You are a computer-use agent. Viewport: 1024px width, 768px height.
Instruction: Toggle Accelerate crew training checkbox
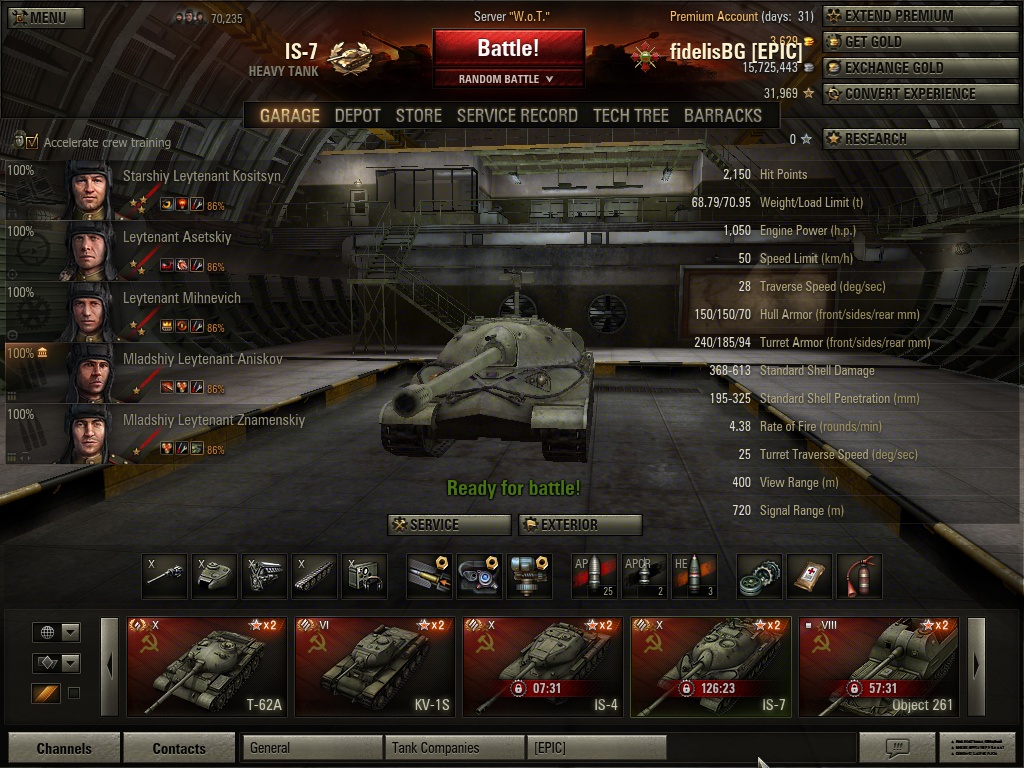click(31, 142)
